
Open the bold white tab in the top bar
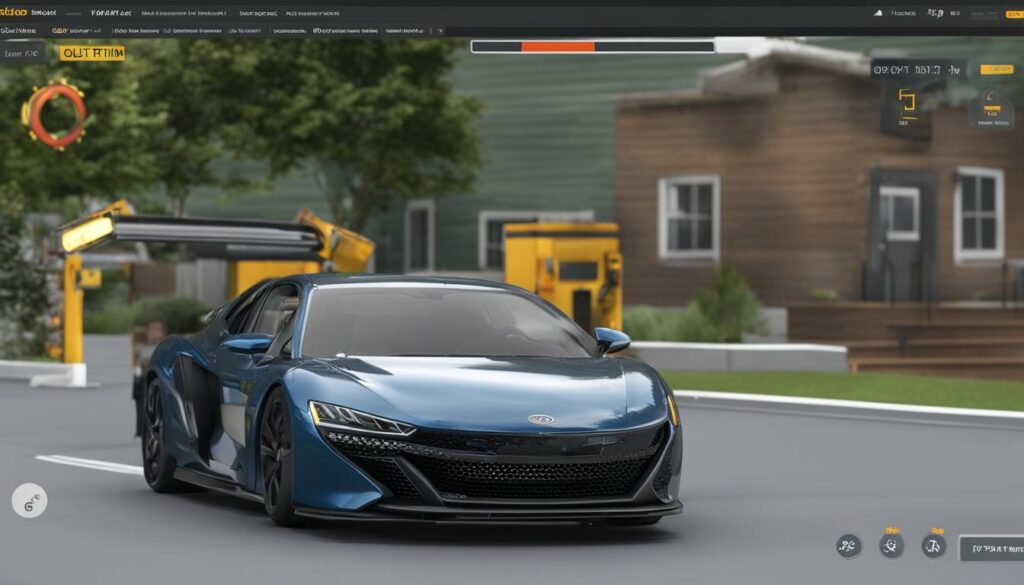(111, 13)
